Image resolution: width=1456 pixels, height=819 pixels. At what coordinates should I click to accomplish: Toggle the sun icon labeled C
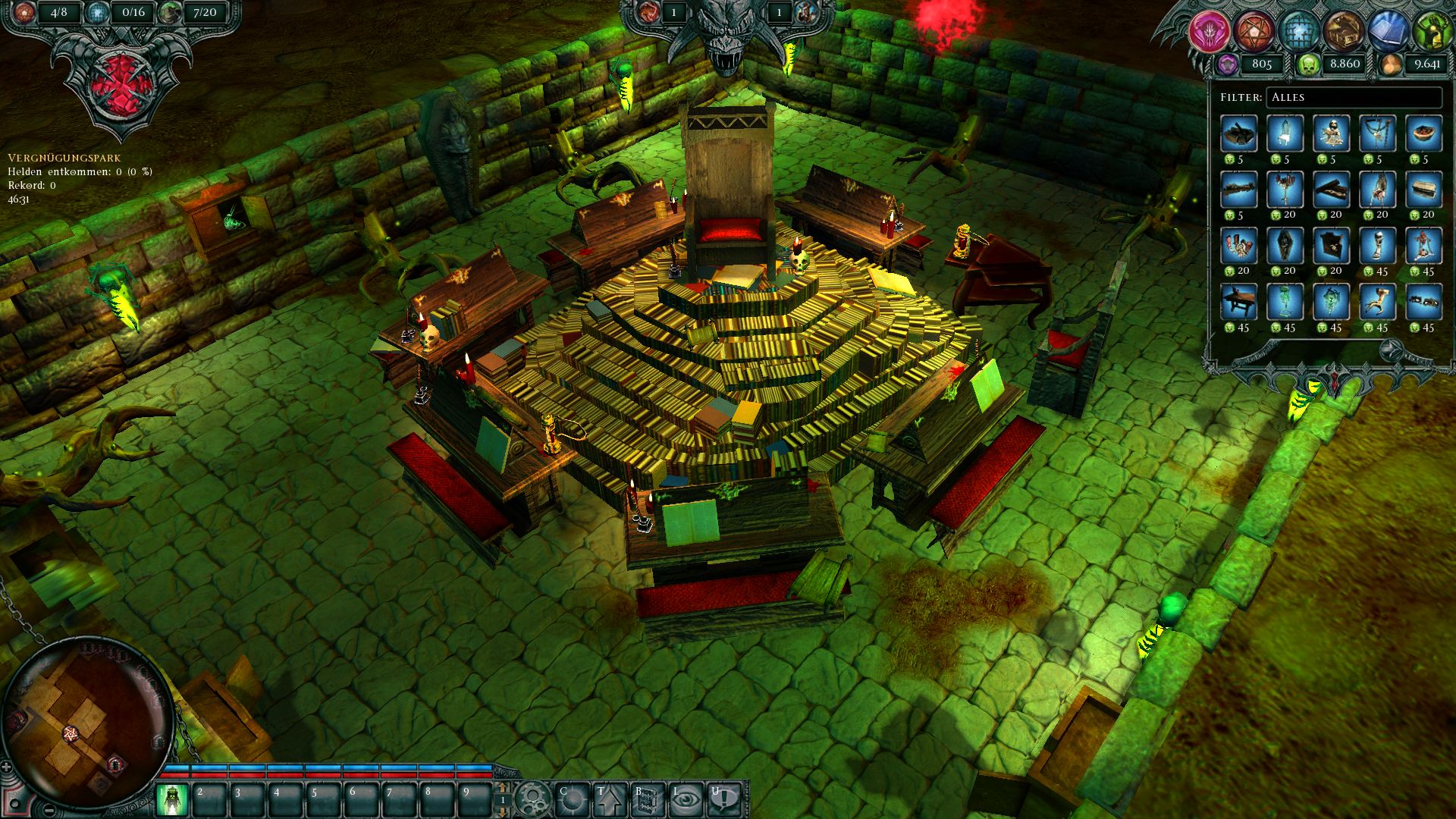[x=571, y=798]
